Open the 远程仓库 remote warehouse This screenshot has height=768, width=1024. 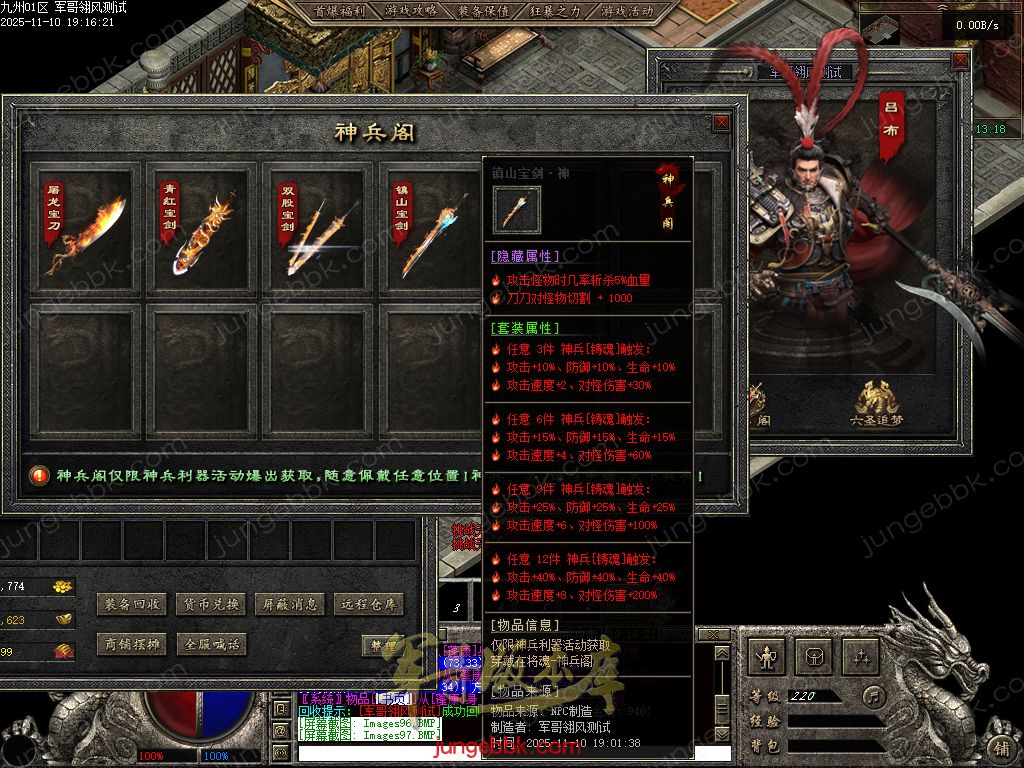pos(368,604)
